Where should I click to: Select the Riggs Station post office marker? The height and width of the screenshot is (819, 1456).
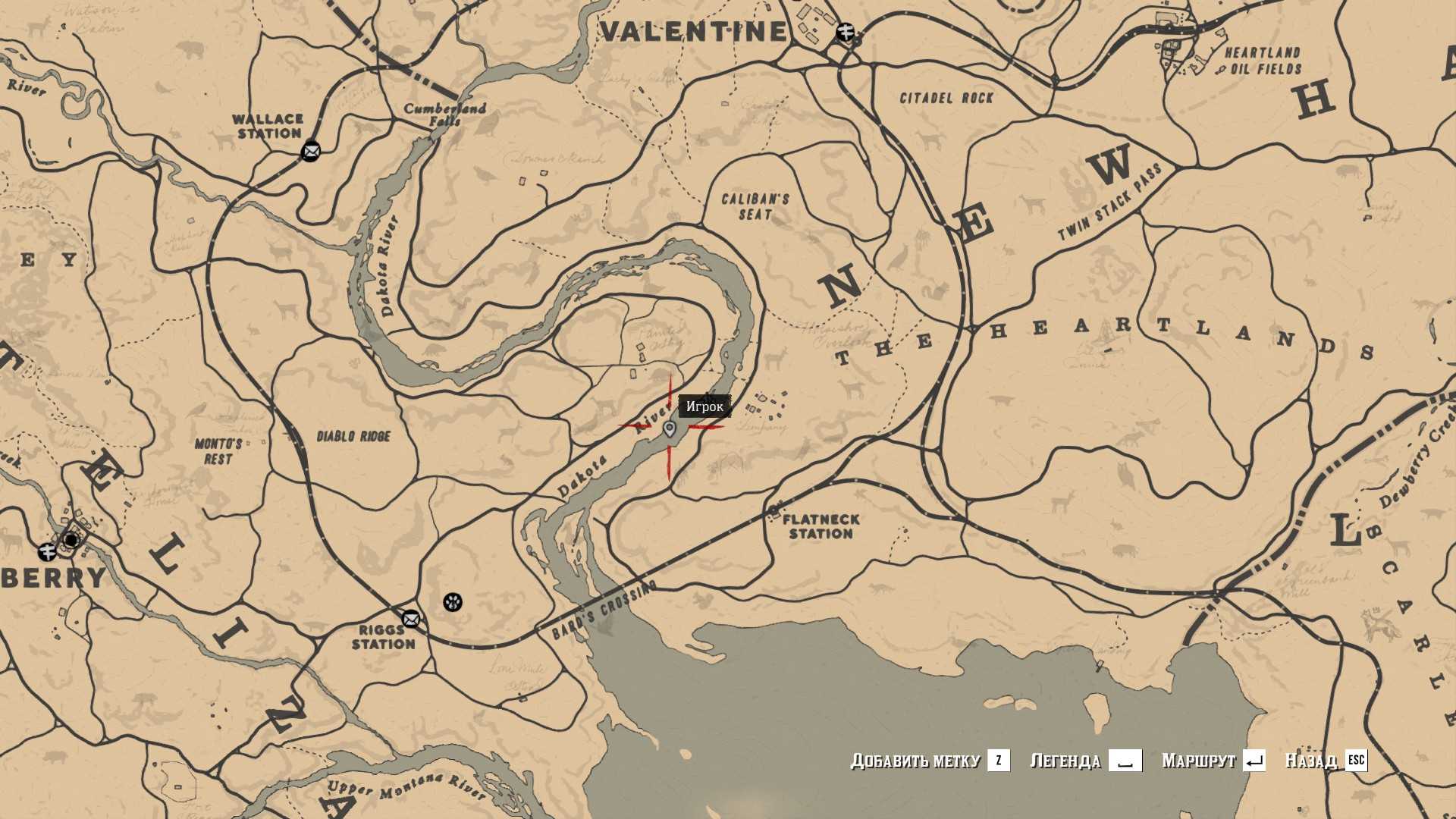click(411, 619)
